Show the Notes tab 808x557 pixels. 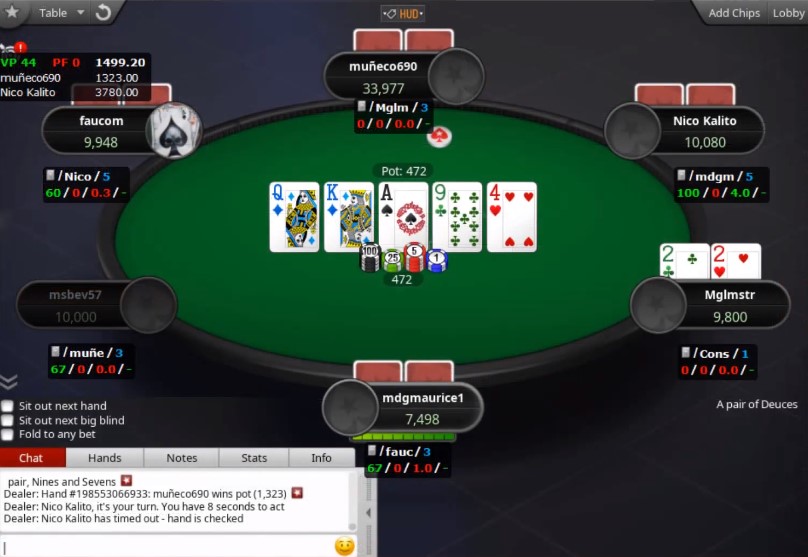point(182,458)
